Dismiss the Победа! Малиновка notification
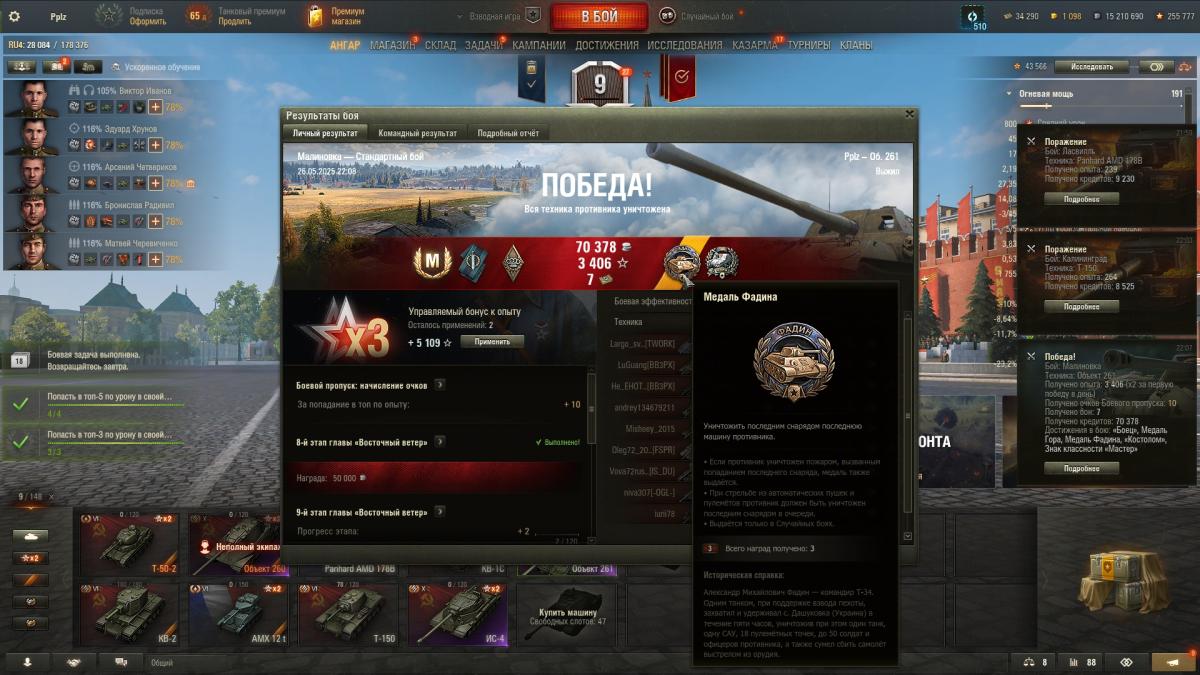The image size is (1200, 675). point(1031,356)
